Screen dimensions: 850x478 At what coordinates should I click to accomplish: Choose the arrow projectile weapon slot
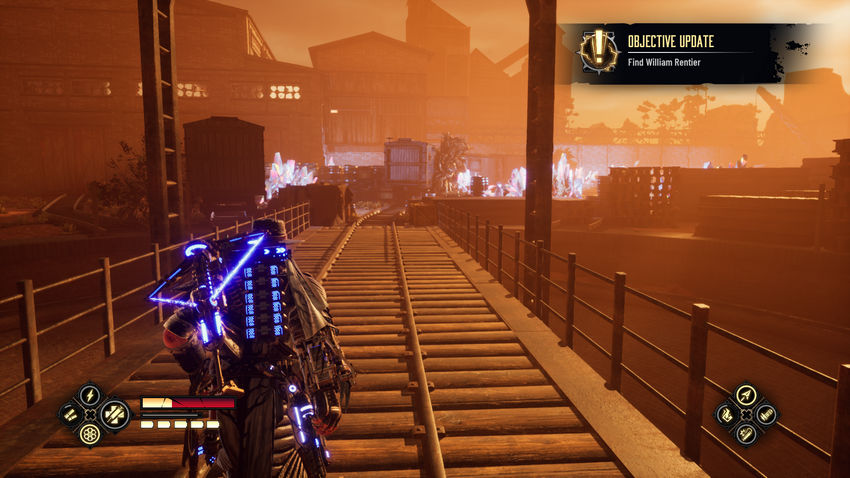coord(745,395)
